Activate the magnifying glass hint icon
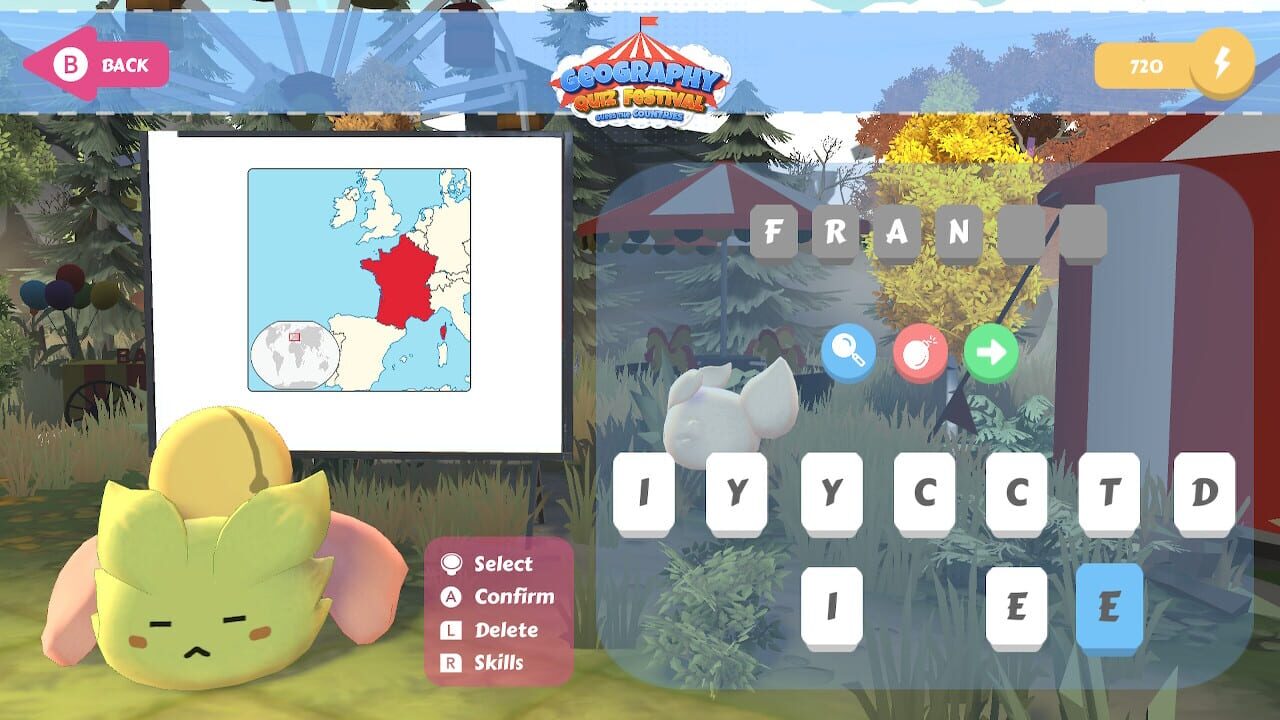Image resolution: width=1280 pixels, height=720 pixels. (849, 353)
